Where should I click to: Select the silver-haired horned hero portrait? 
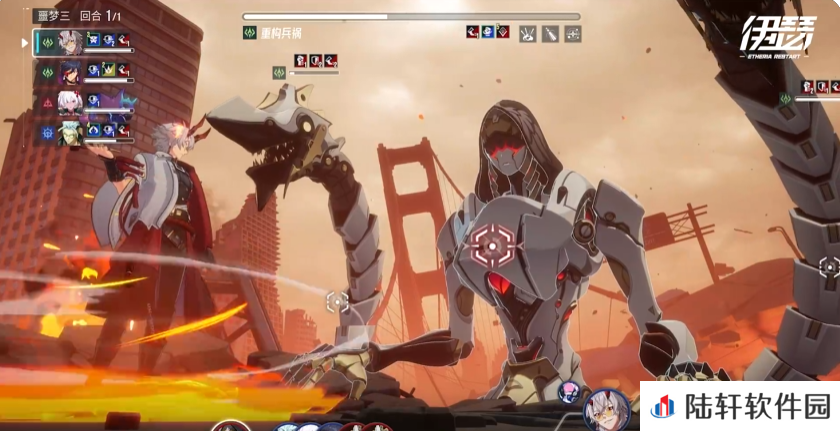click(x=69, y=41)
